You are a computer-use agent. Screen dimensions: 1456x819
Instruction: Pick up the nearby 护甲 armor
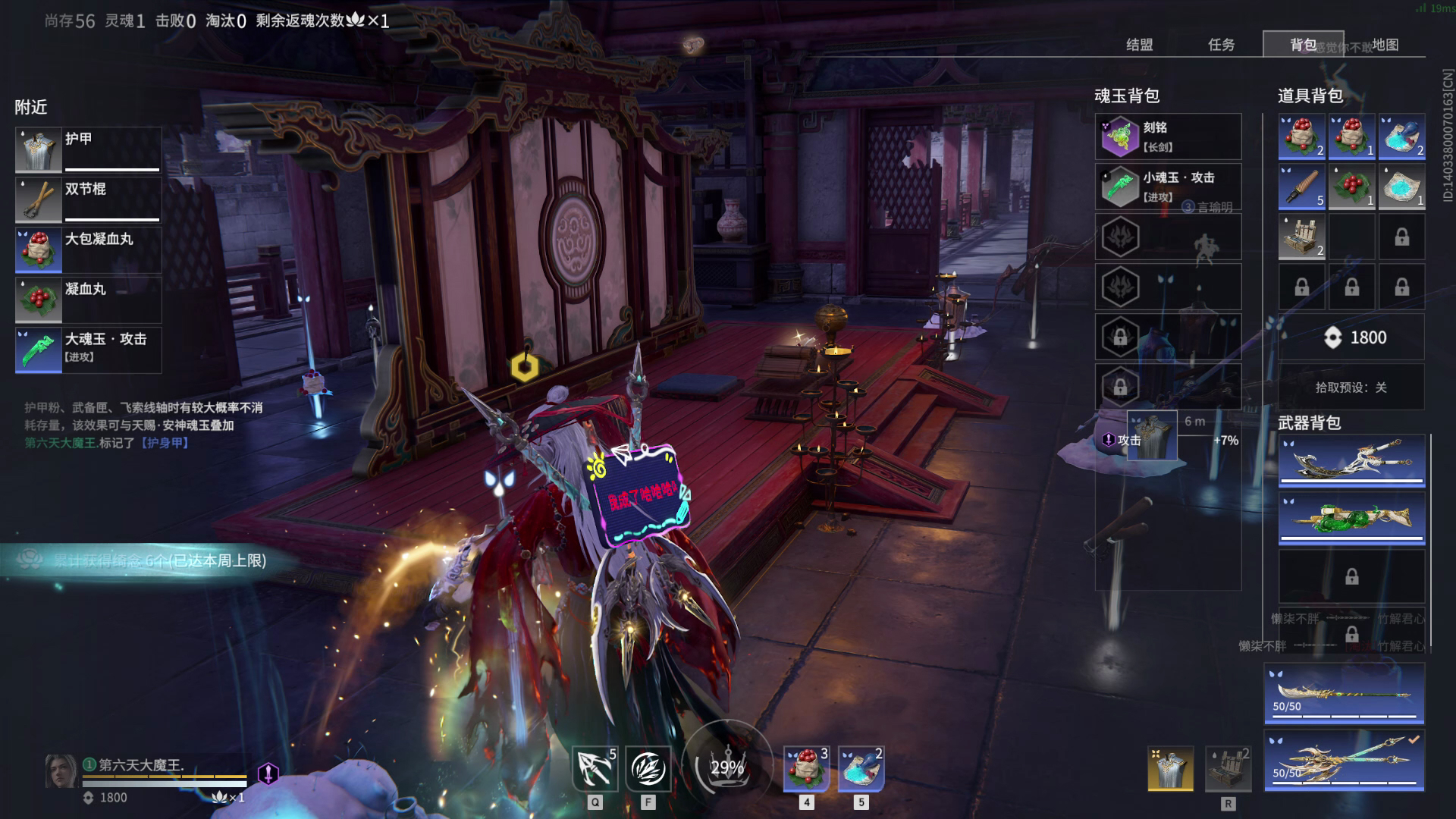(x=88, y=149)
